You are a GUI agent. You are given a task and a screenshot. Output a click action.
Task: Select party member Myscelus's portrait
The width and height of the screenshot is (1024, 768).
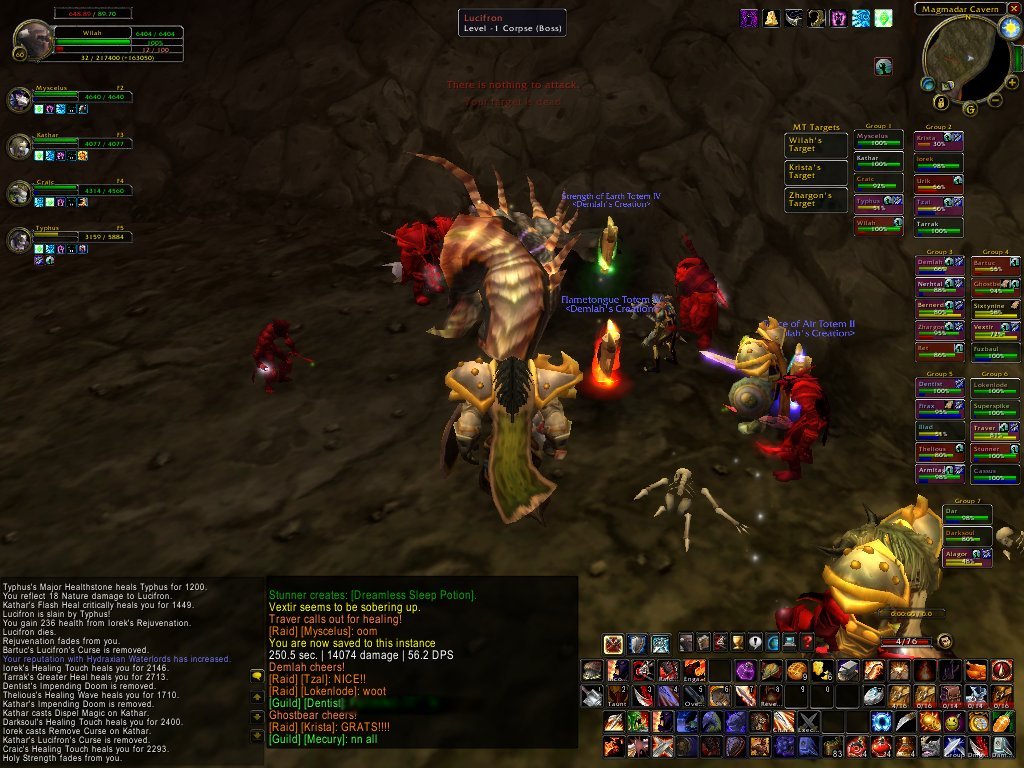pos(19,98)
